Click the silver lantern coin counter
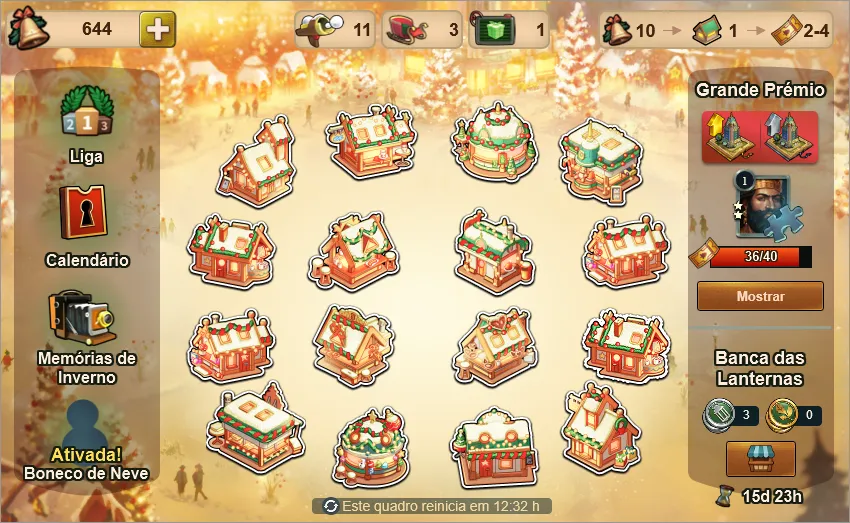Viewport: 850px width, 523px height. [729, 414]
